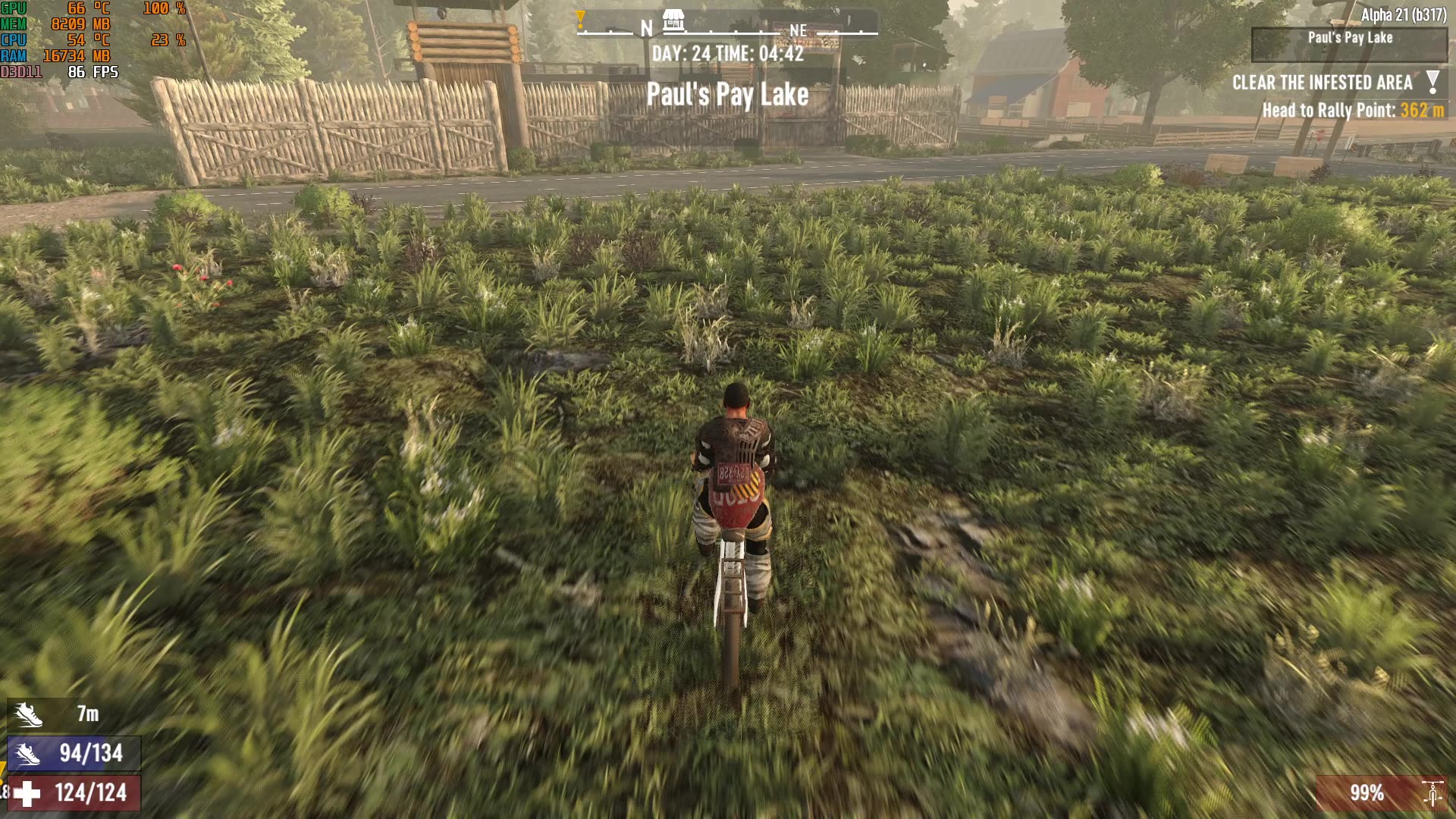This screenshot has width=1456, height=819.
Task: Click the bicycle vehicle status icon
Action: 1432,793
